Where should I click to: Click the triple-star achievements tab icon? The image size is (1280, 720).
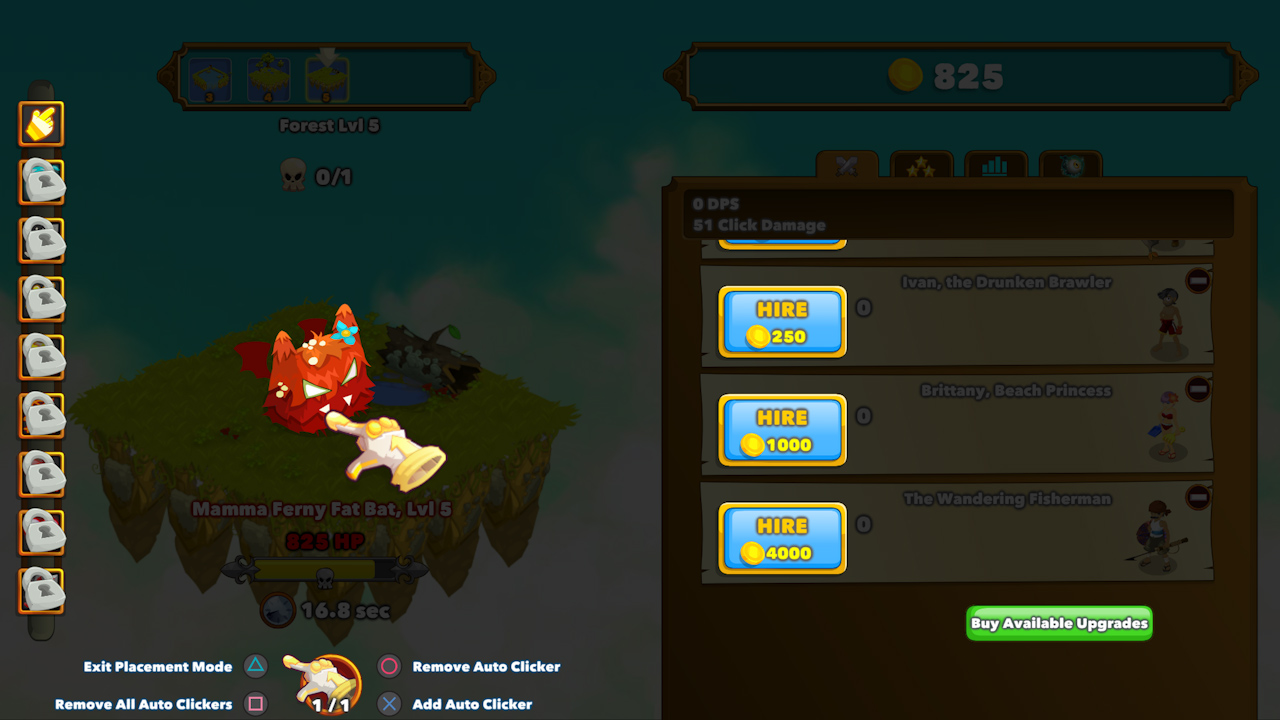[921, 164]
